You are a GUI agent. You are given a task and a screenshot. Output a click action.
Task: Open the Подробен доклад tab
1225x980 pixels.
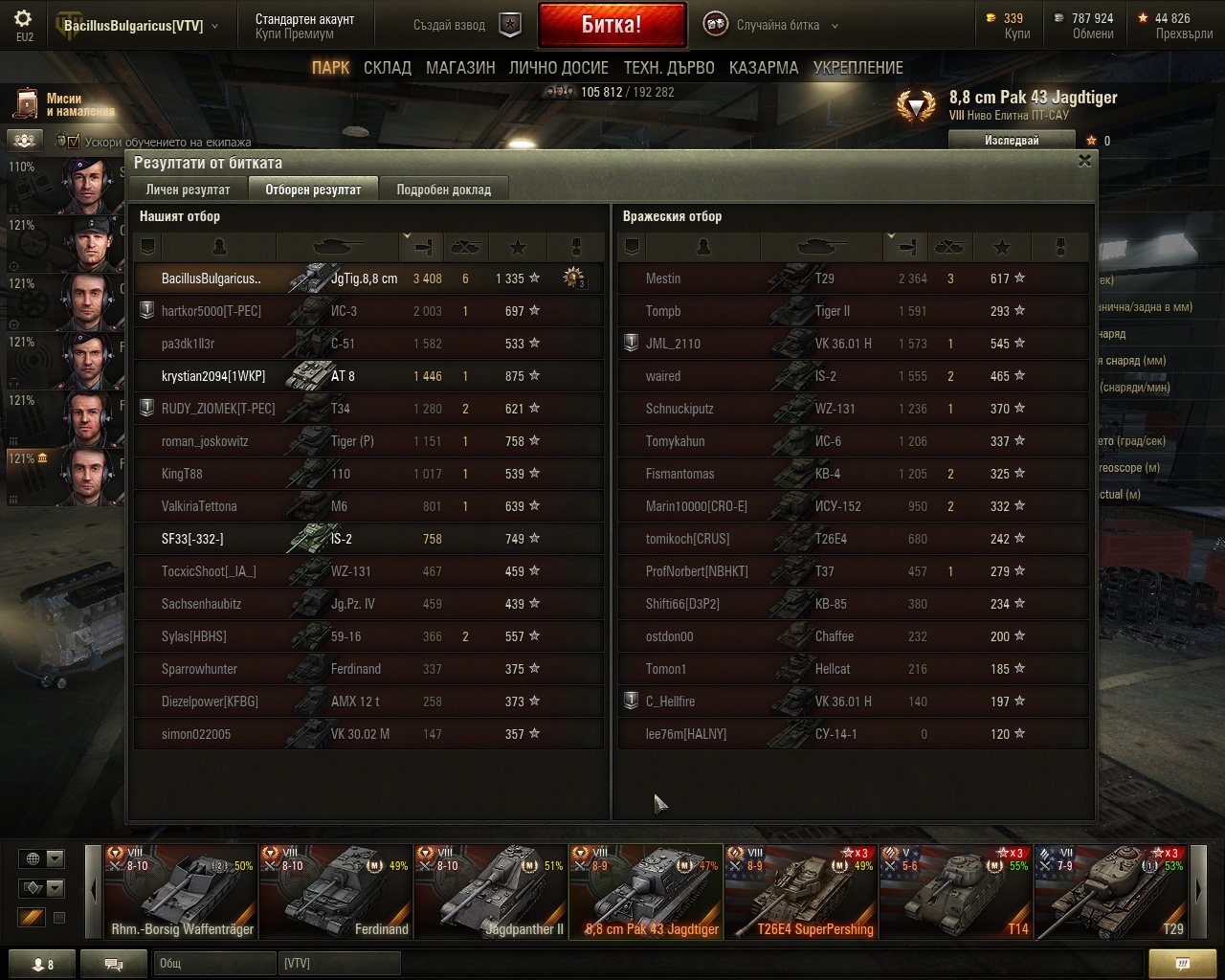(443, 189)
